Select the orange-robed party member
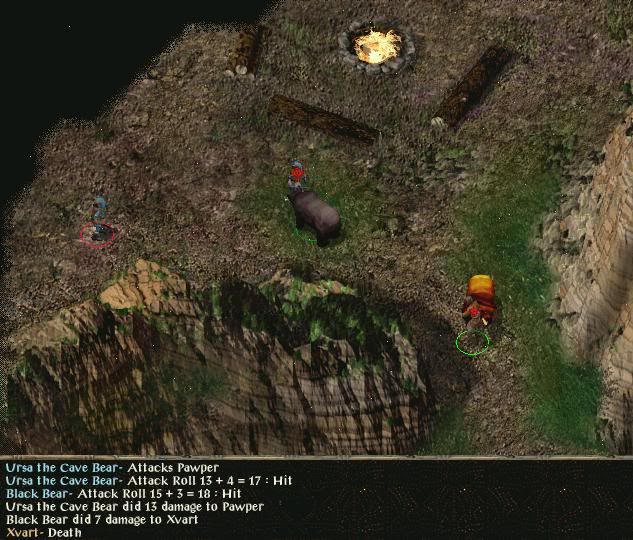The width and height of the screenshot is (633, 540). pyautogui.click(x=480, y=301)
